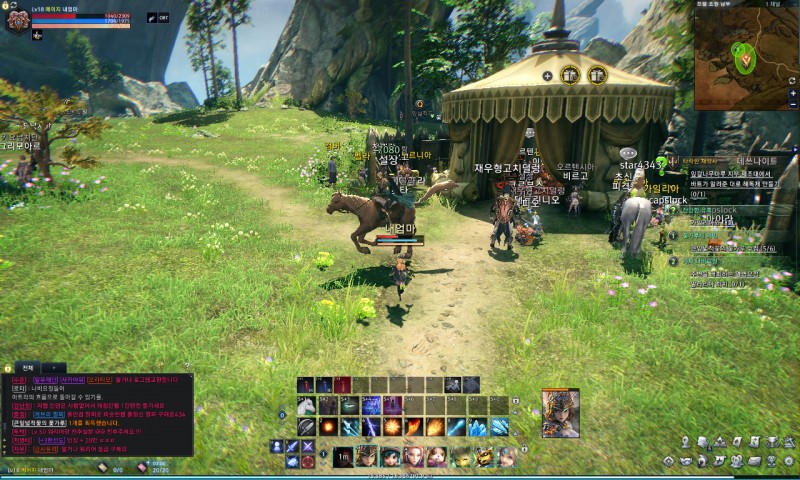Use the white horse mount skill

pyautogui.click(x=305, y=406)
